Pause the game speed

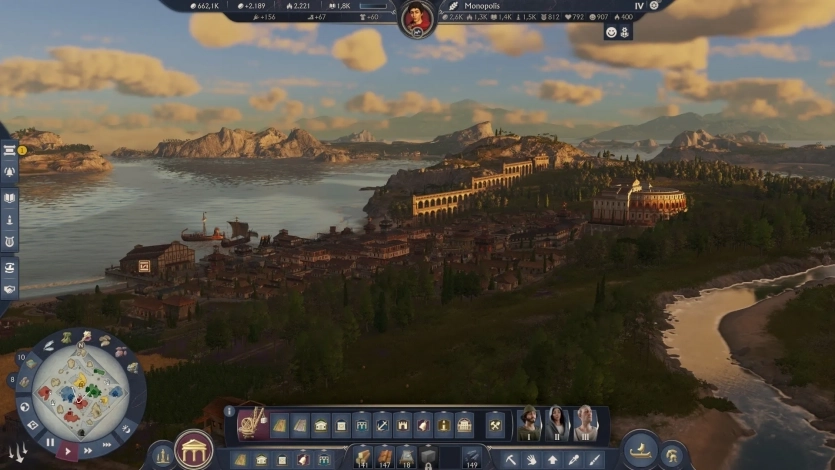[x=50, y=441]
